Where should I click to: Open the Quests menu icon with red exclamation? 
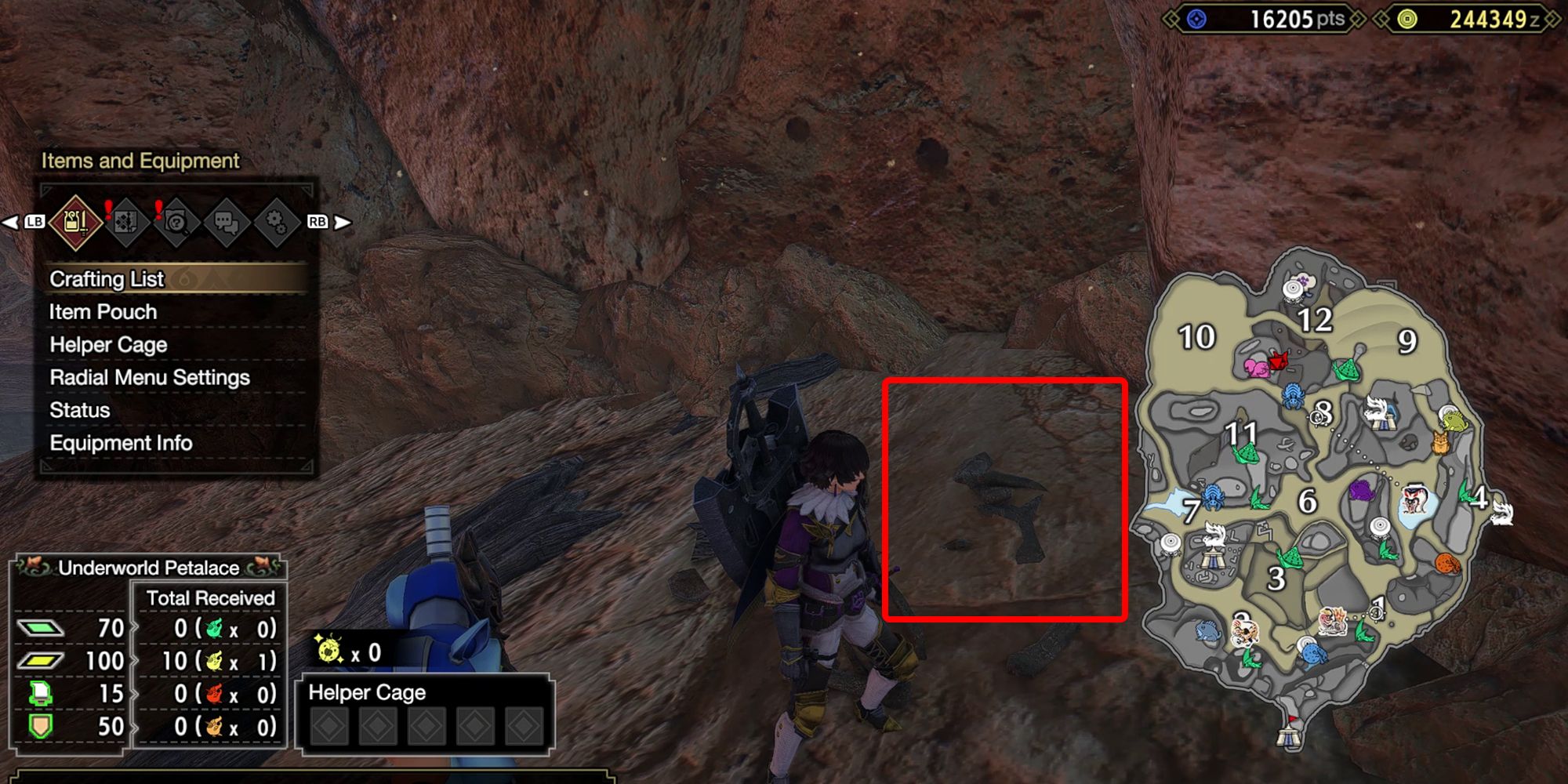click(x=128, y=221)
